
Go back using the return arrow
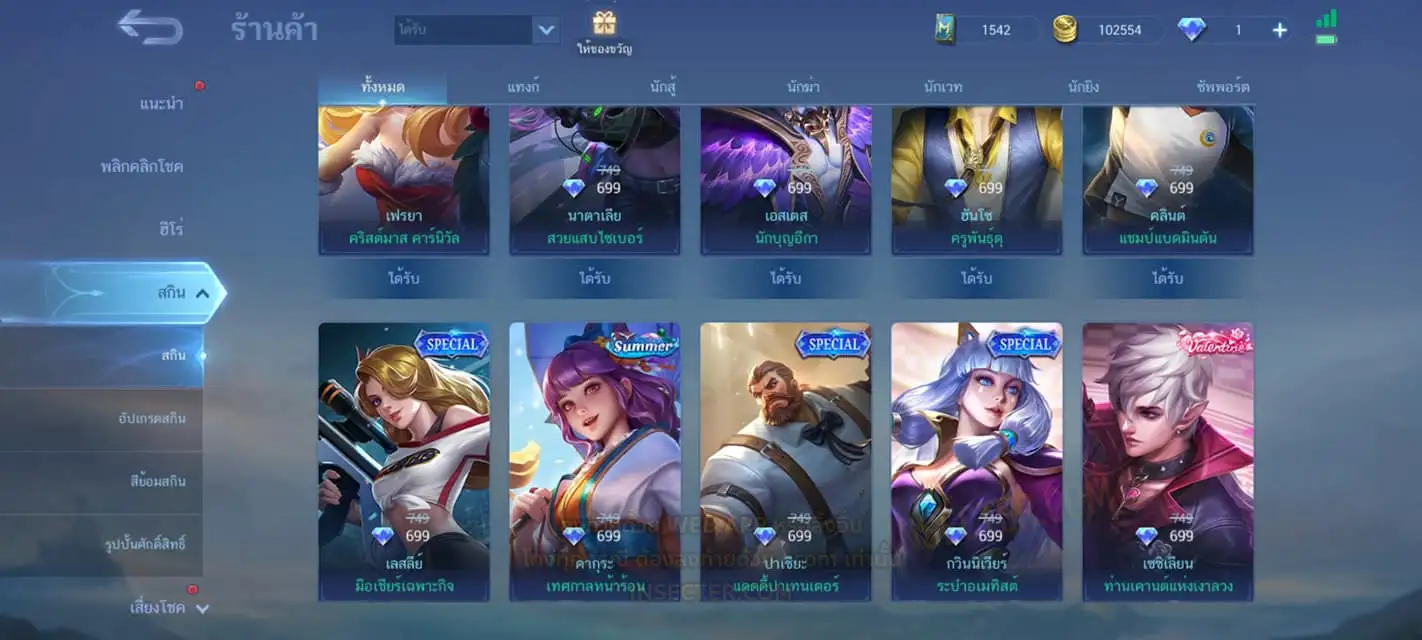[150, 28]
